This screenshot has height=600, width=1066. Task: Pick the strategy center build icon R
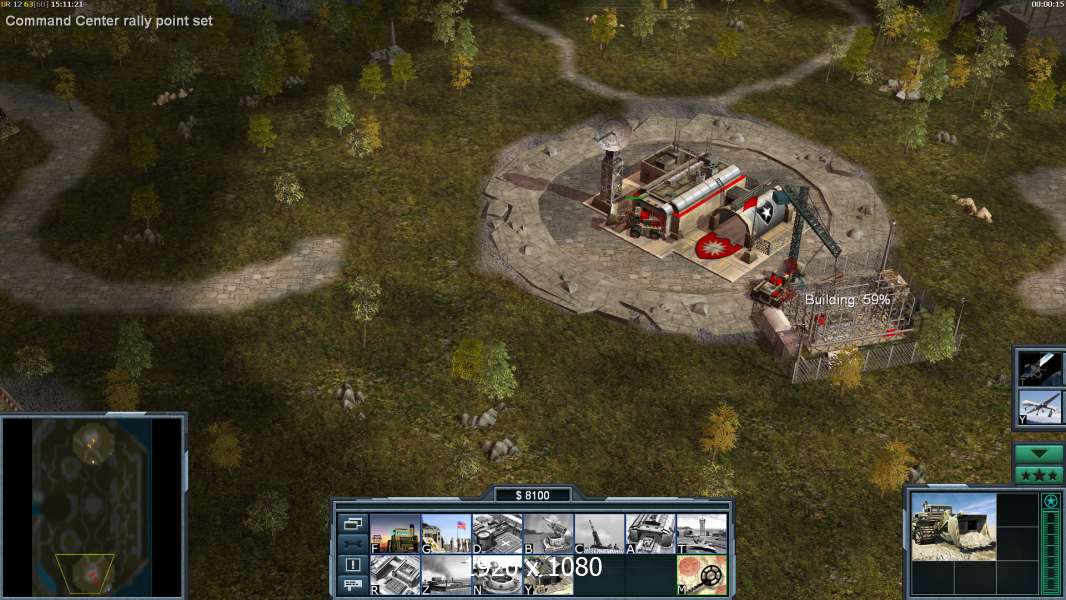[395, 575]
